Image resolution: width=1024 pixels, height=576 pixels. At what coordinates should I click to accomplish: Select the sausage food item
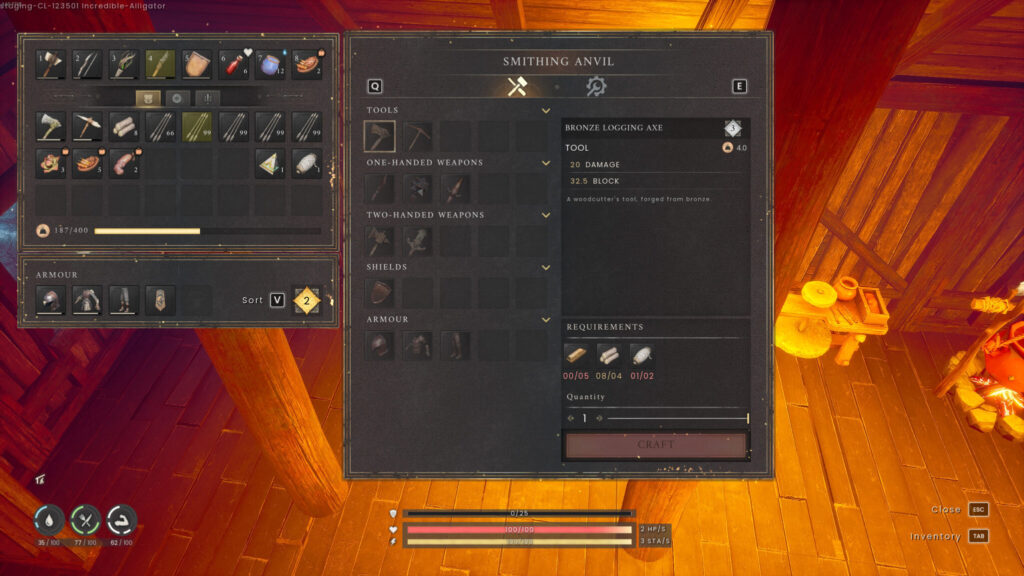point(124,163)
